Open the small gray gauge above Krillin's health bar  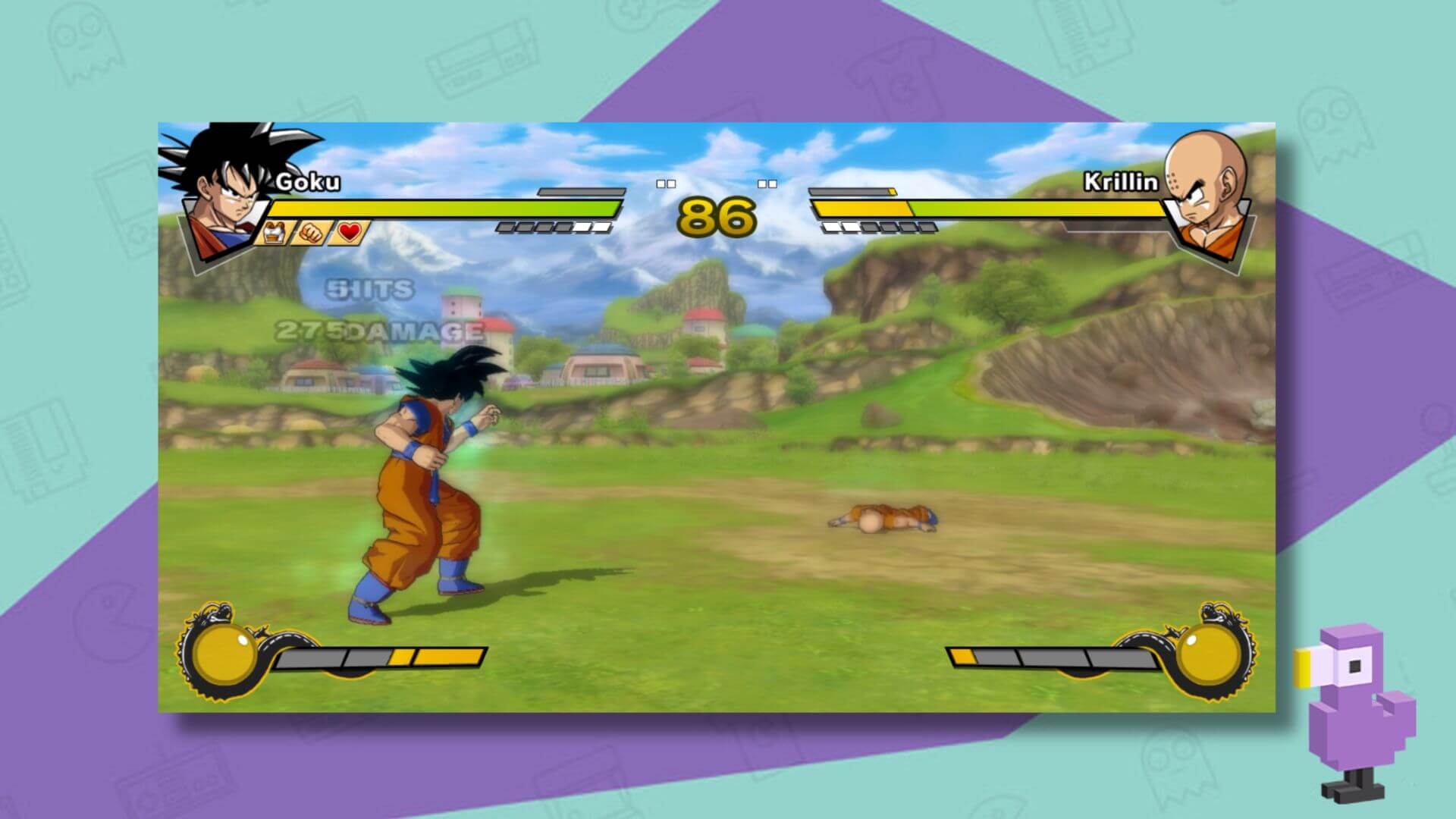coord(848,191)
